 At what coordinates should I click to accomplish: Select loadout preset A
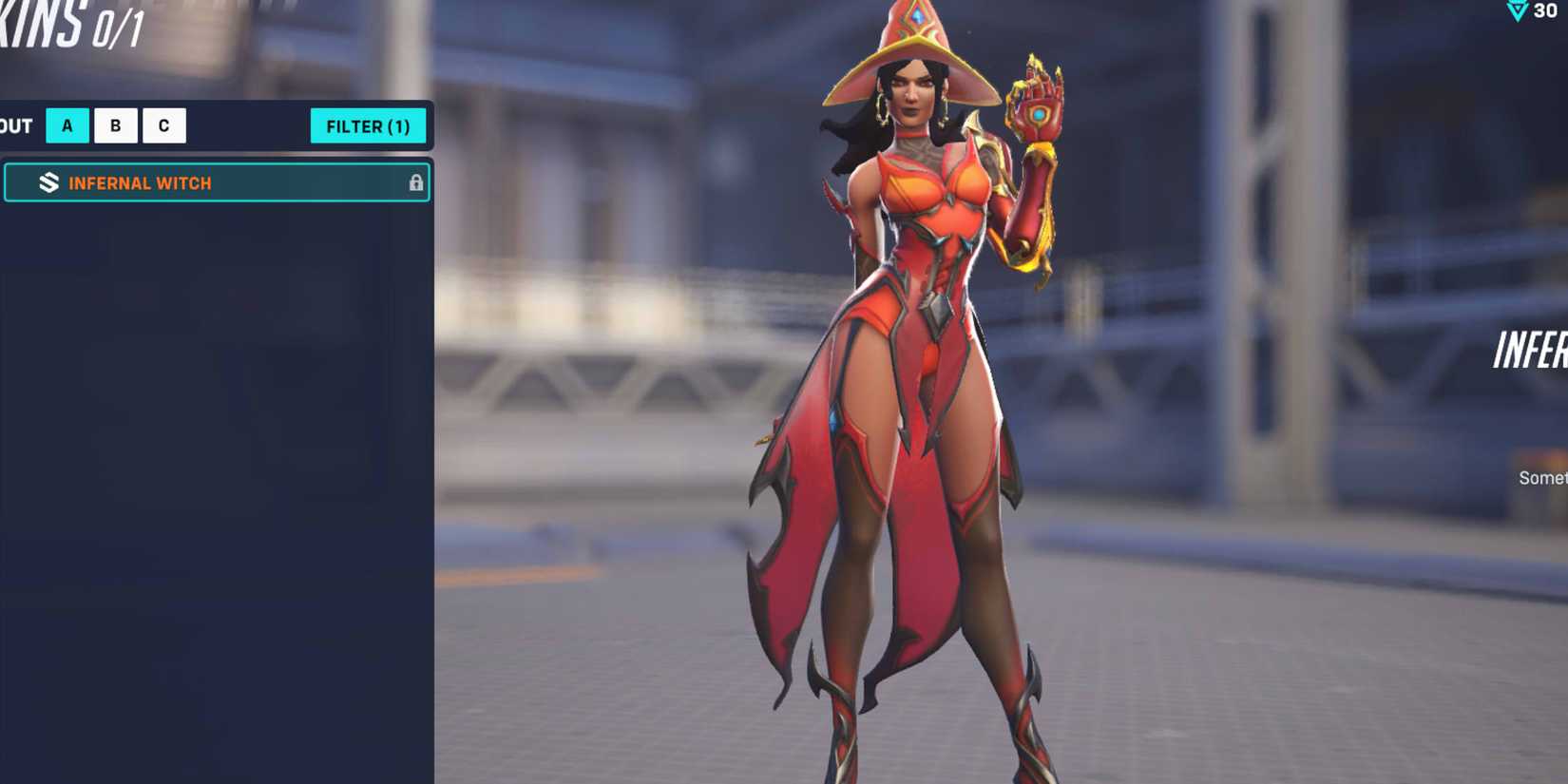[67, 124]
